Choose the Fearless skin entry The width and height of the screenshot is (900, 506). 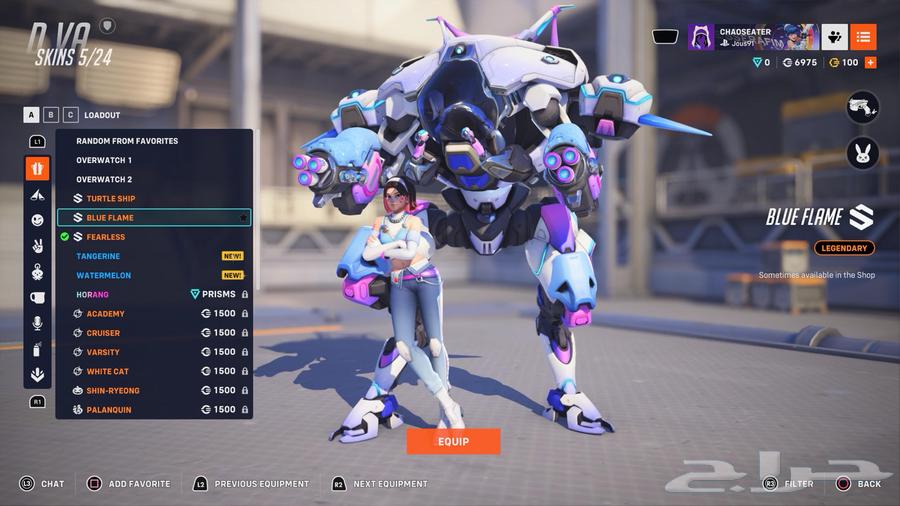pyautogui.click(x=105, y=237)
